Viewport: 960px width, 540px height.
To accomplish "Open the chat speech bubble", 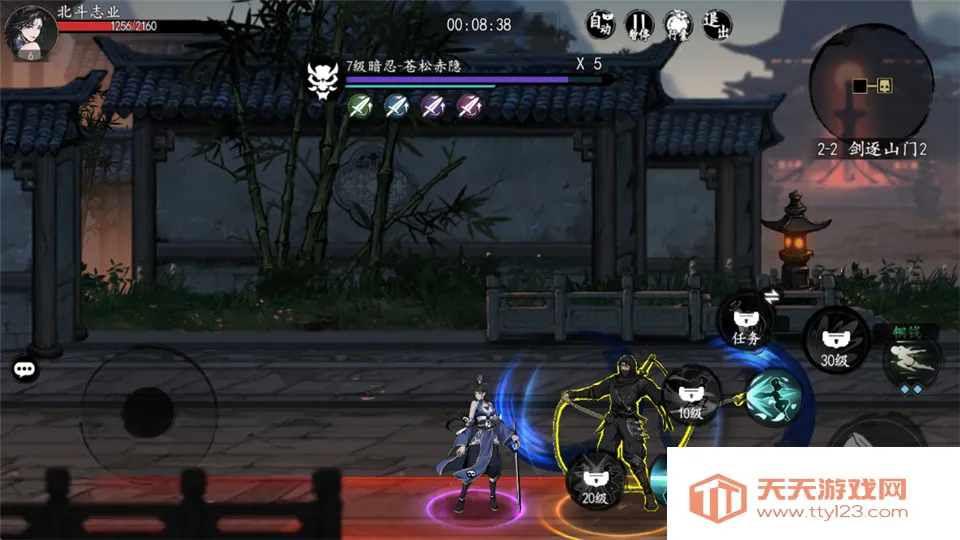I will click(x=25, y=369).
